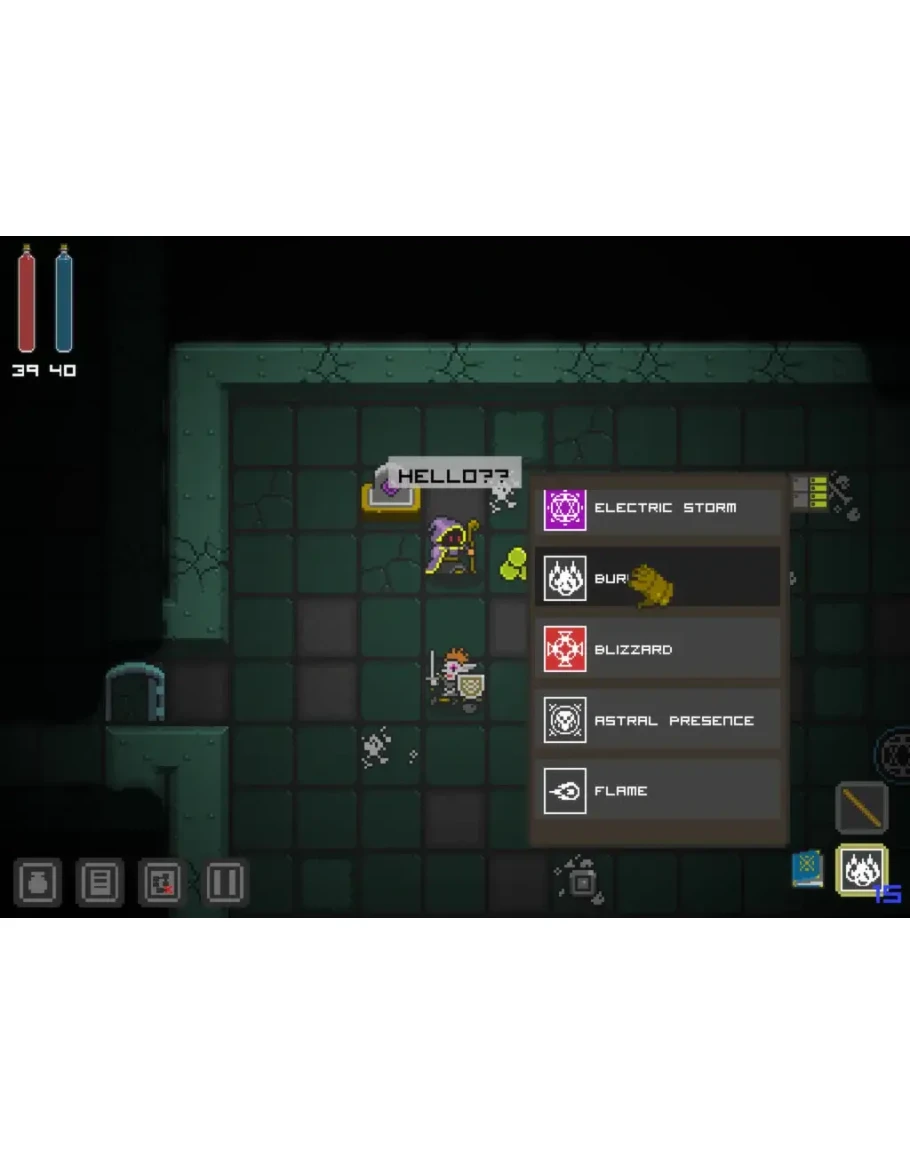Image resolution: width=910 pixels, height=1155 pixels.
Task: Open the blue spellbook
Action: click(x=807, y=869)
